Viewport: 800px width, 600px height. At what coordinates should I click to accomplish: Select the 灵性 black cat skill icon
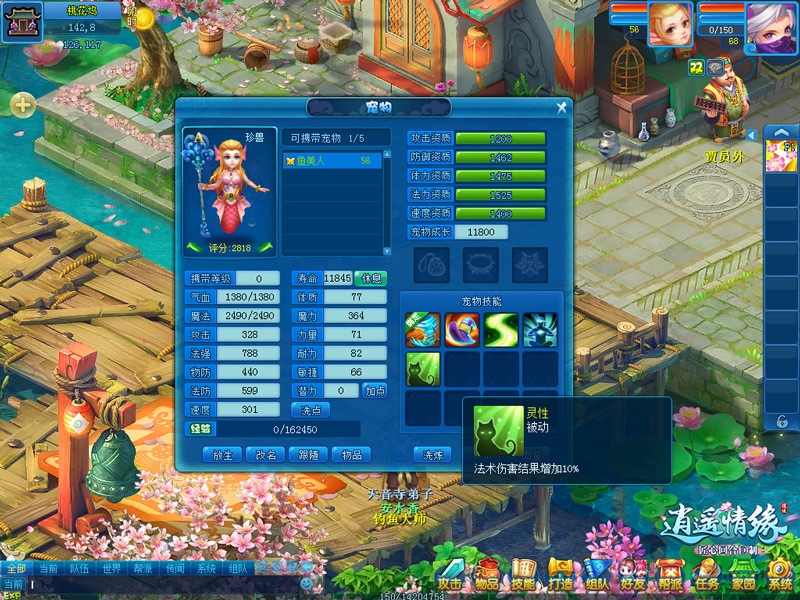[422, 369]
